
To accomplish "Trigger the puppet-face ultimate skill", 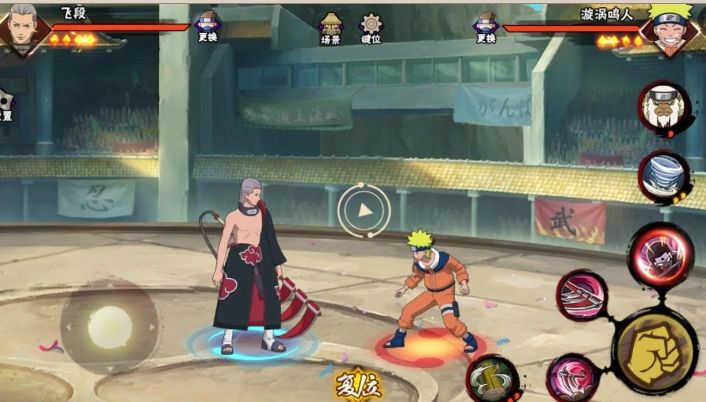I will tap(661, 254).
